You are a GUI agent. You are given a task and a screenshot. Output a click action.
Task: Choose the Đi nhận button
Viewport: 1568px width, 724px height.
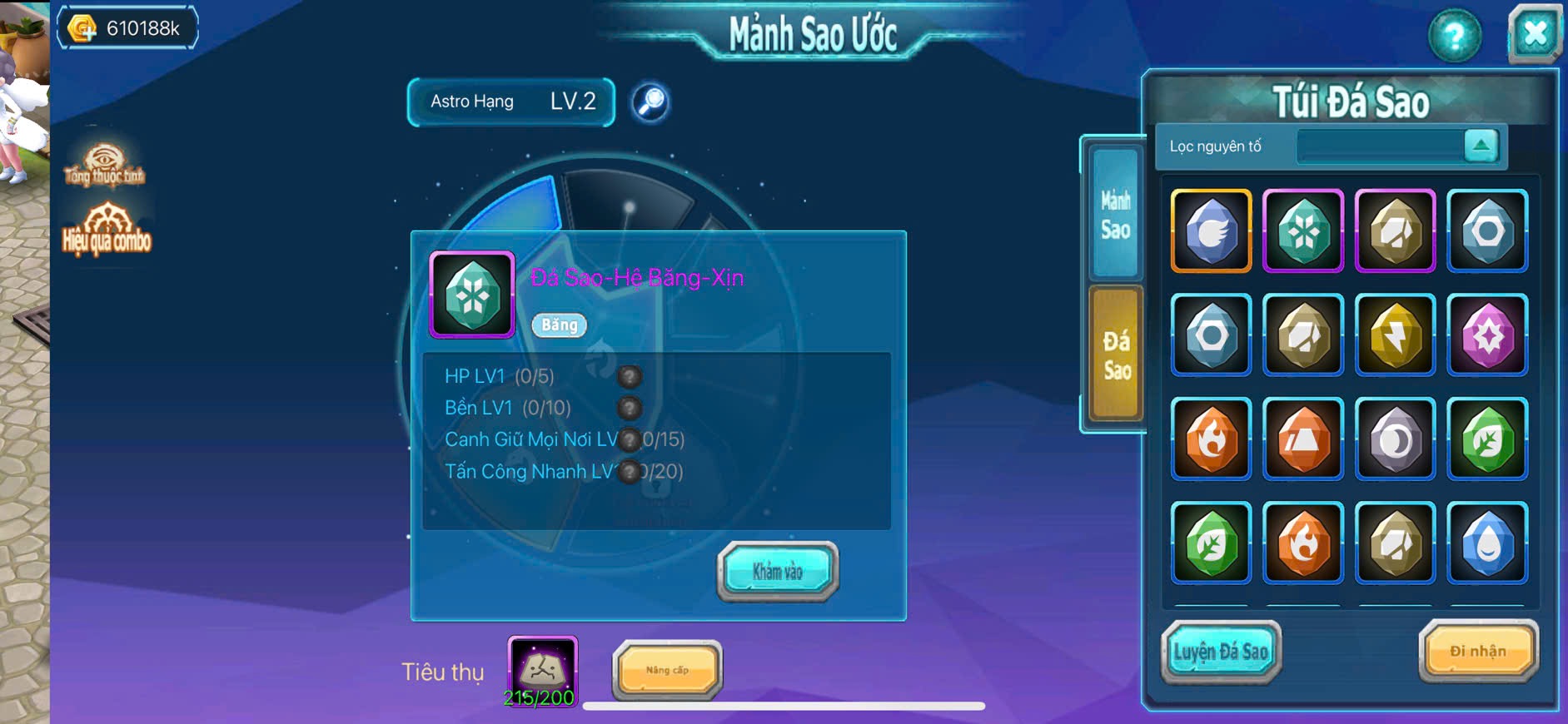coord(1478,652)
